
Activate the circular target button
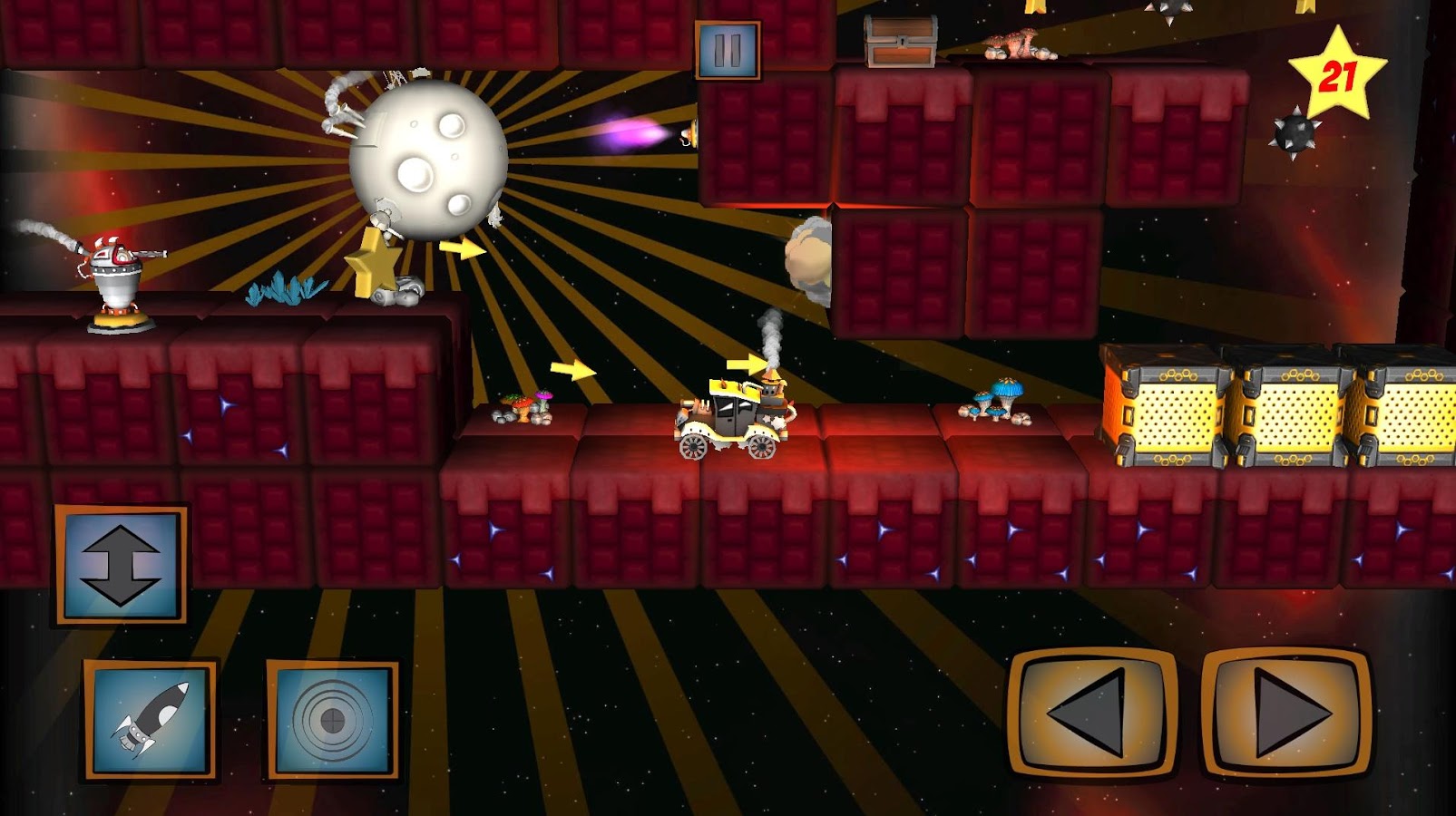pyautogui.click(x=332, y=720)
